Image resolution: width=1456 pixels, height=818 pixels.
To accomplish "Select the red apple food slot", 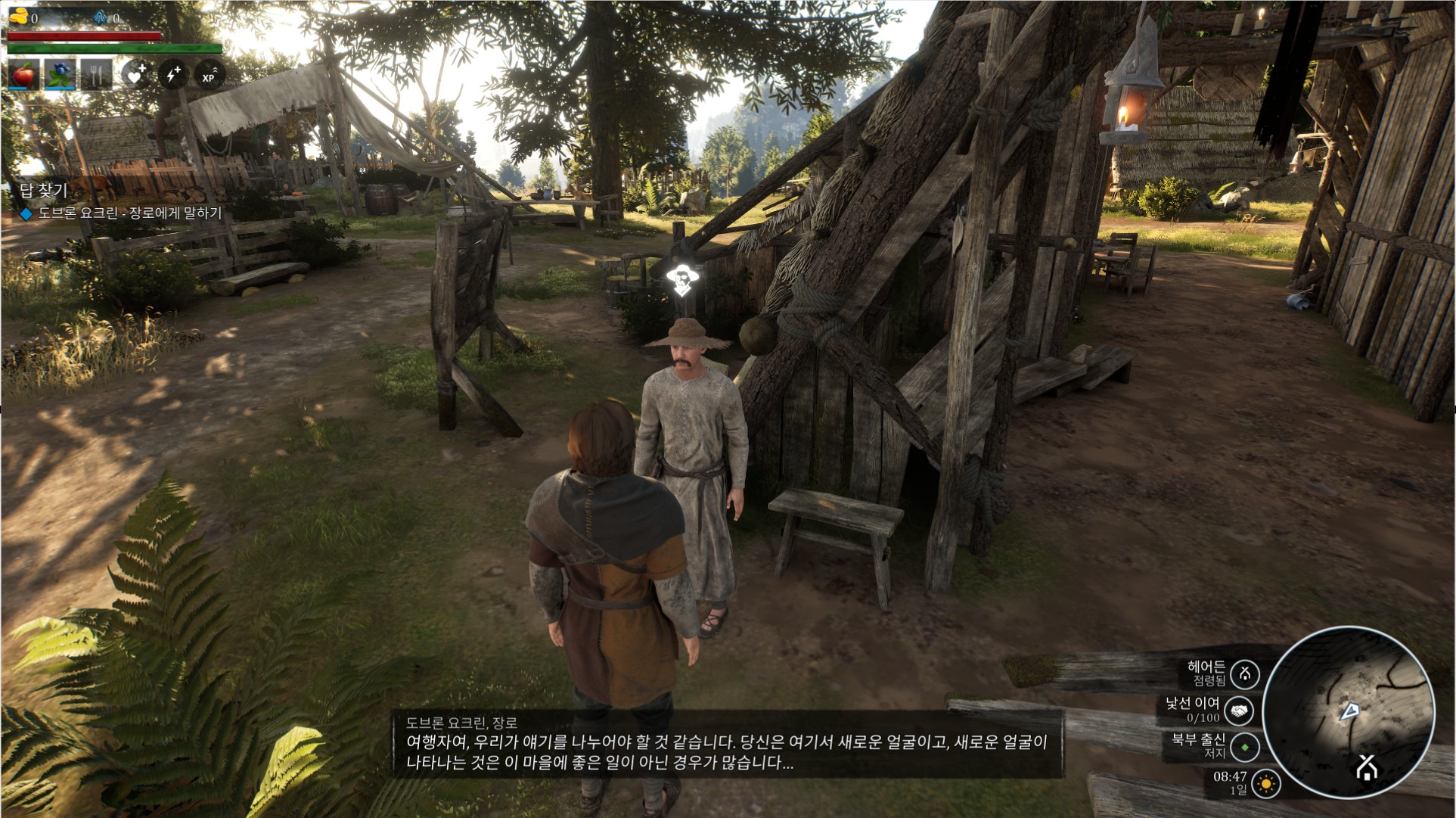I will [24, 76].
